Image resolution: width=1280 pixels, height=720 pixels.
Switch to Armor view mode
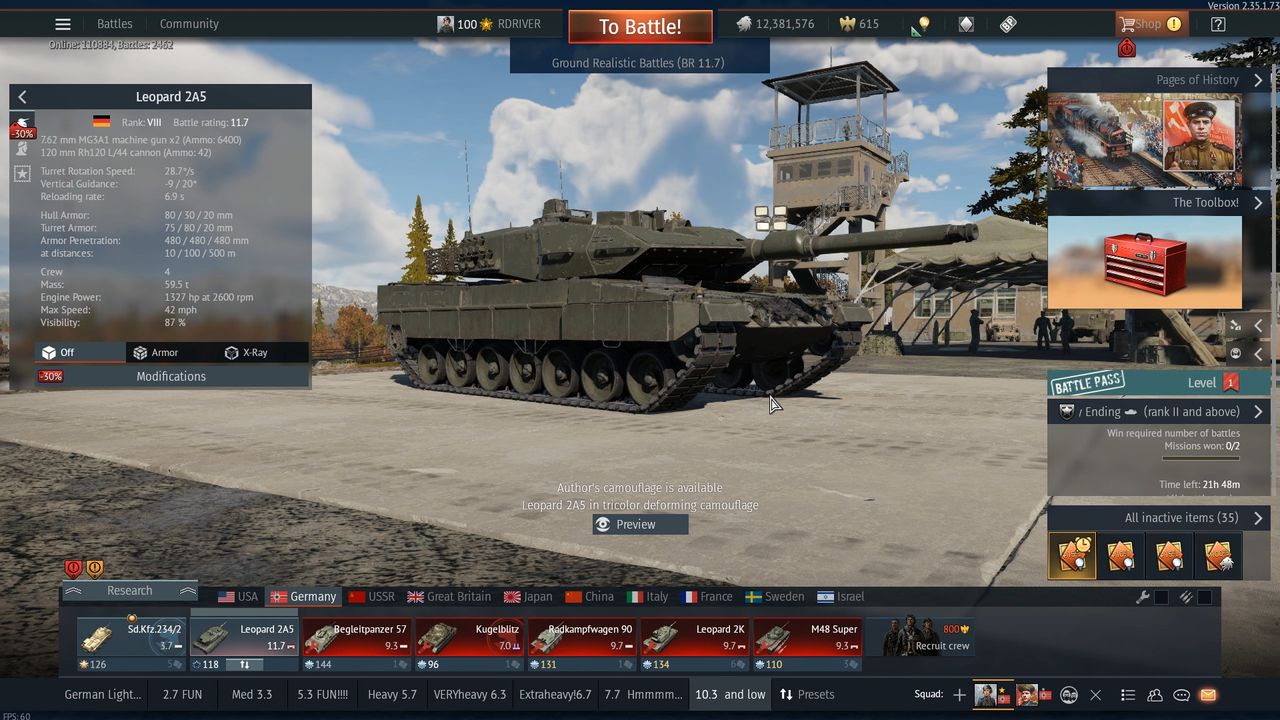(x=156, y=352)
